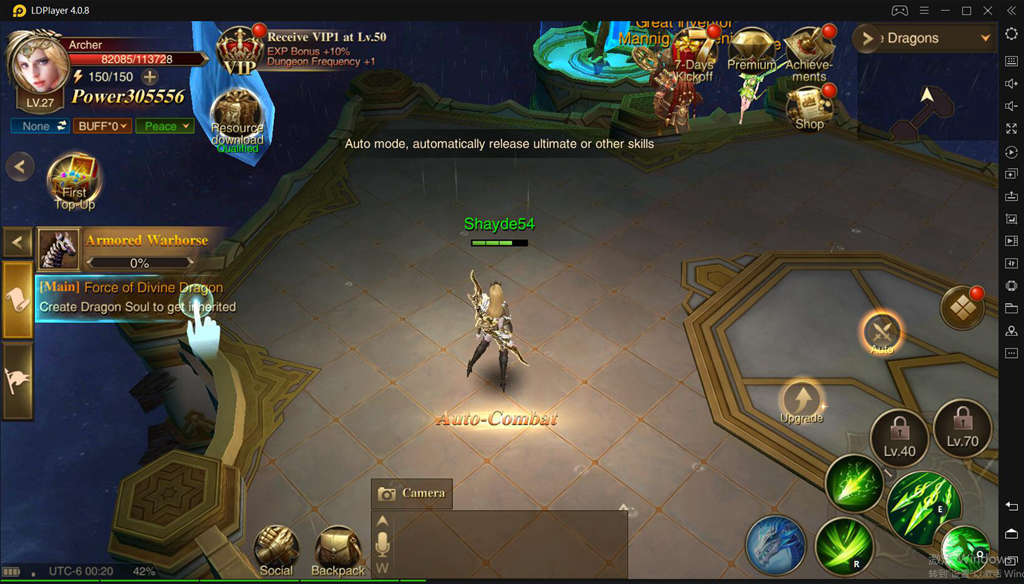Open the First Top-Up chest
The image size is (1024, 584).
(74, 181)
